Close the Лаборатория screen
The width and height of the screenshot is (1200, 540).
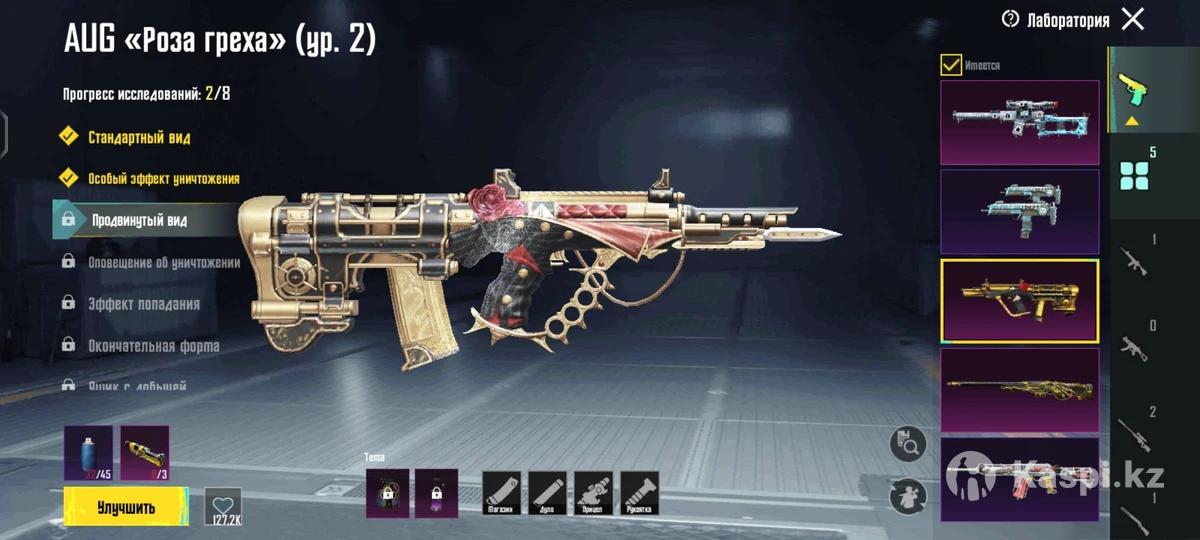click(x=1132, y=19)
